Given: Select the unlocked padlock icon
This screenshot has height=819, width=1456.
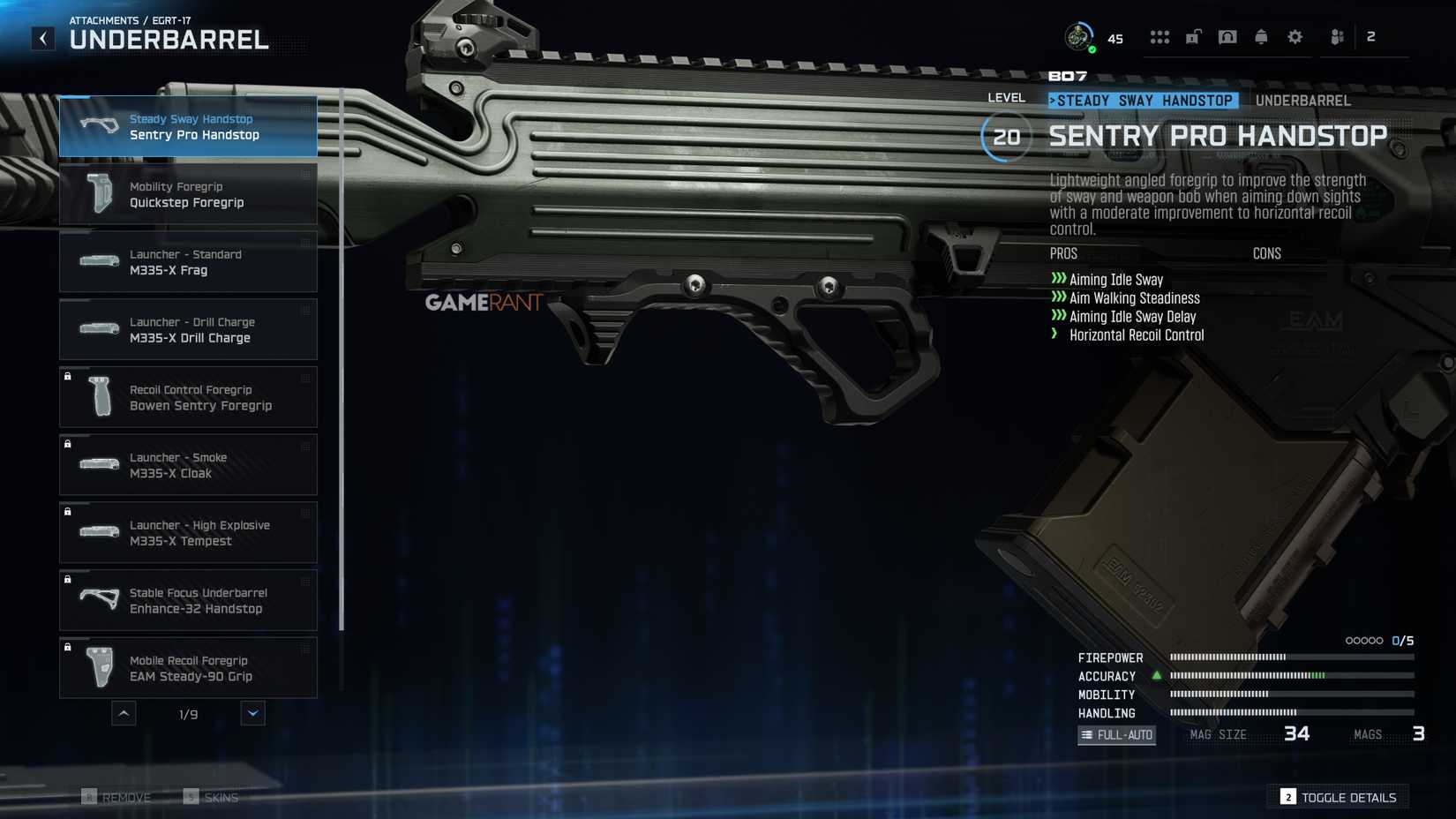Looking at the screenshot, I should click(1194, 37).
